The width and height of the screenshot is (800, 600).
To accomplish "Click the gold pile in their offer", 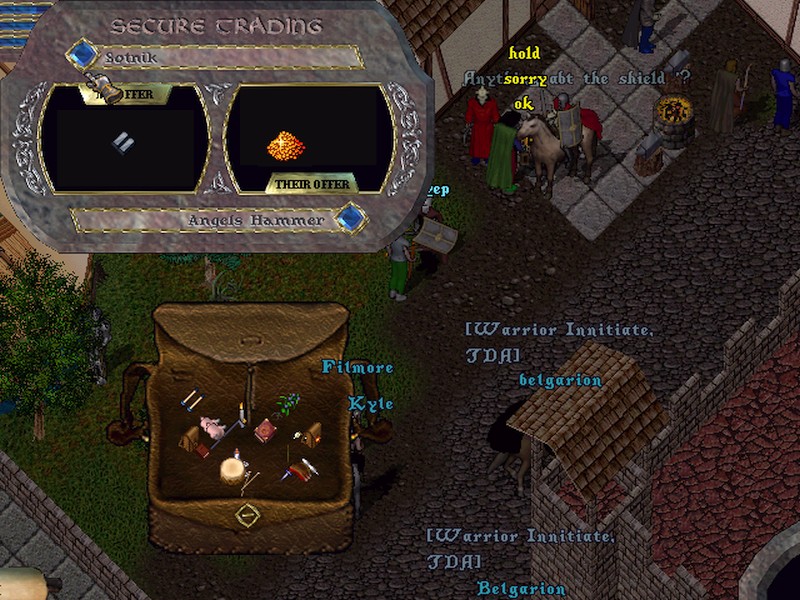I will (285, 147).
